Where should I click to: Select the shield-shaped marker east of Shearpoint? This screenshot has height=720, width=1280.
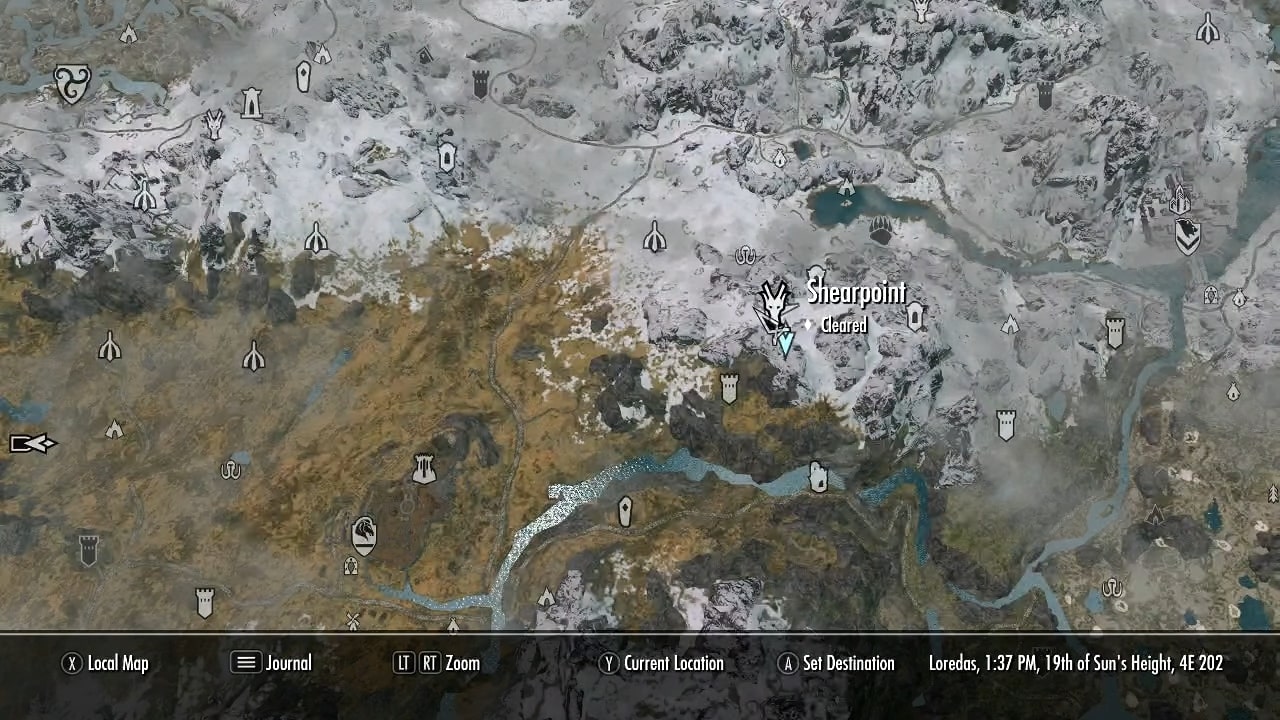(x=915, y=316)
